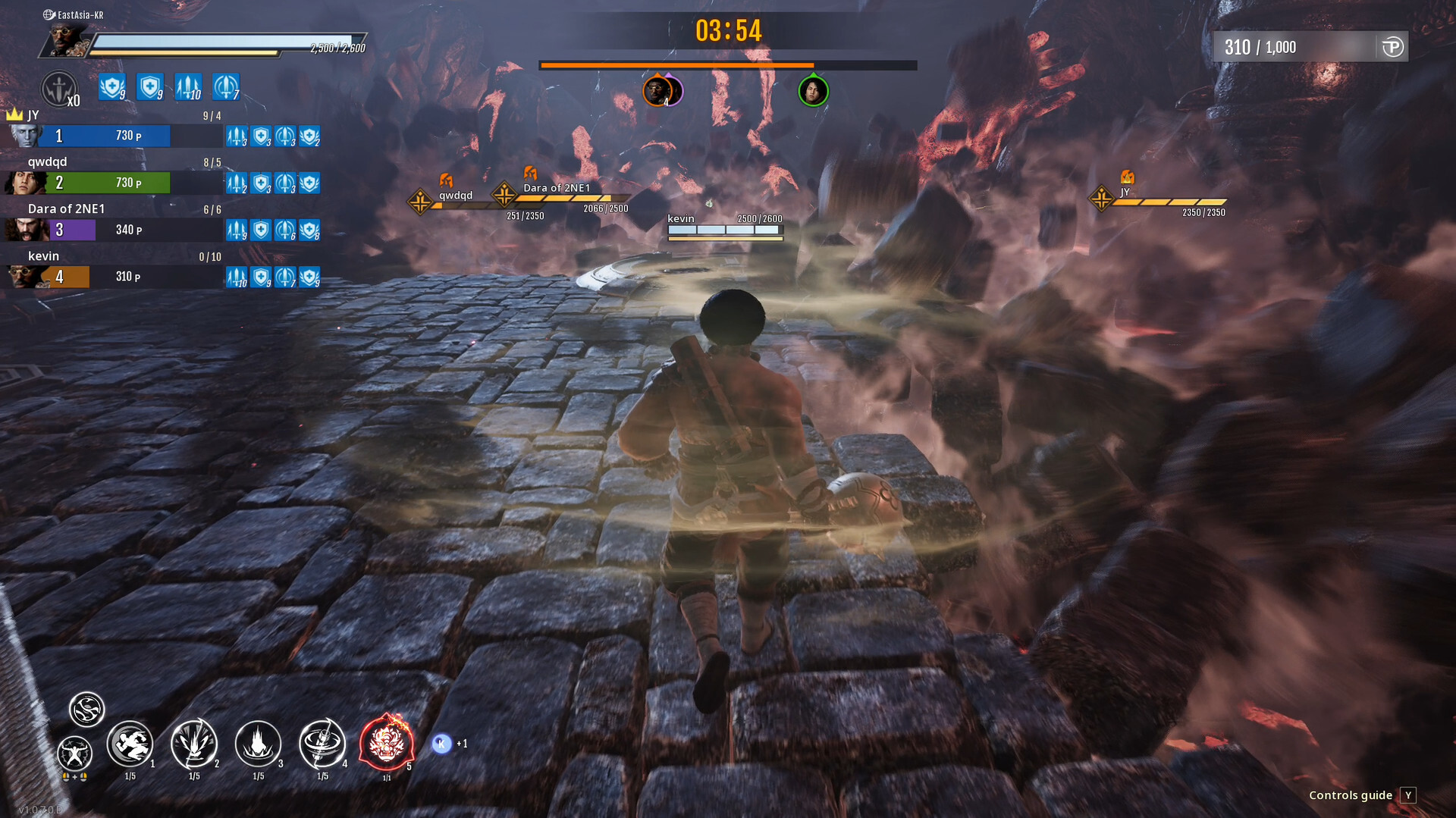Click the x0 combo sword counter icon

click(x=59, y=86)
